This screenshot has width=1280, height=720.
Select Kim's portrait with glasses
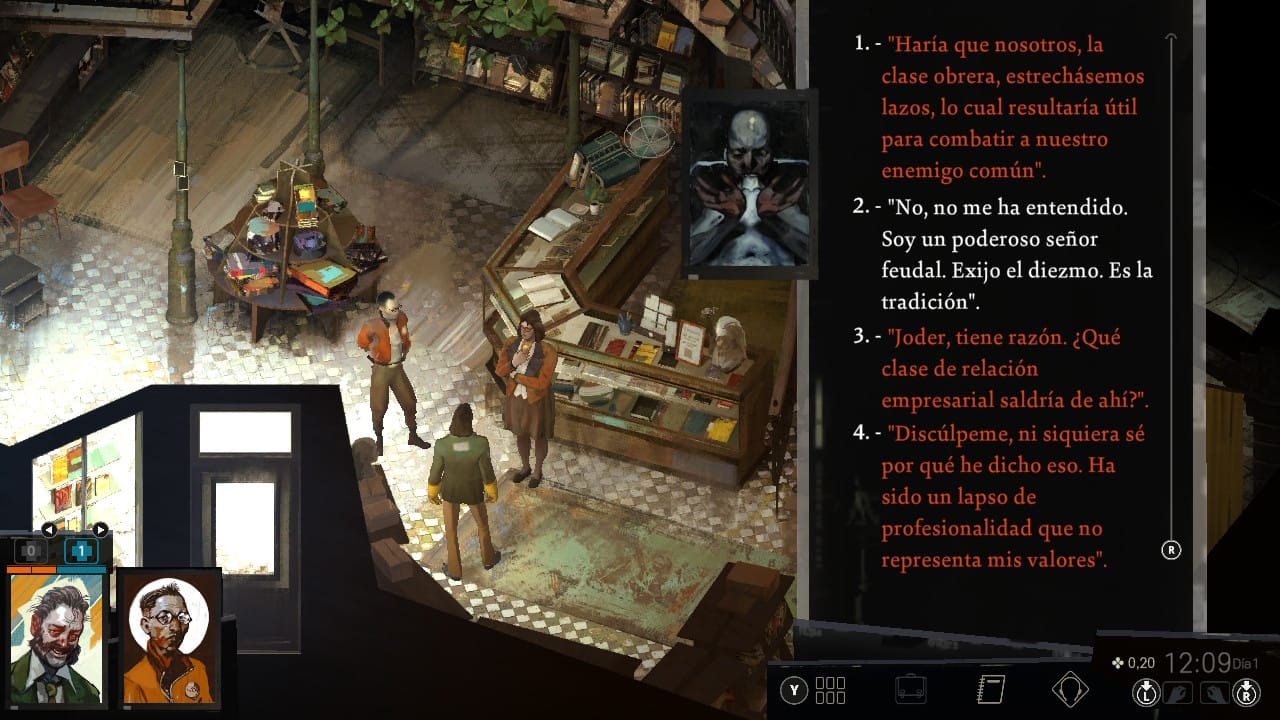[x=168, y=638]
